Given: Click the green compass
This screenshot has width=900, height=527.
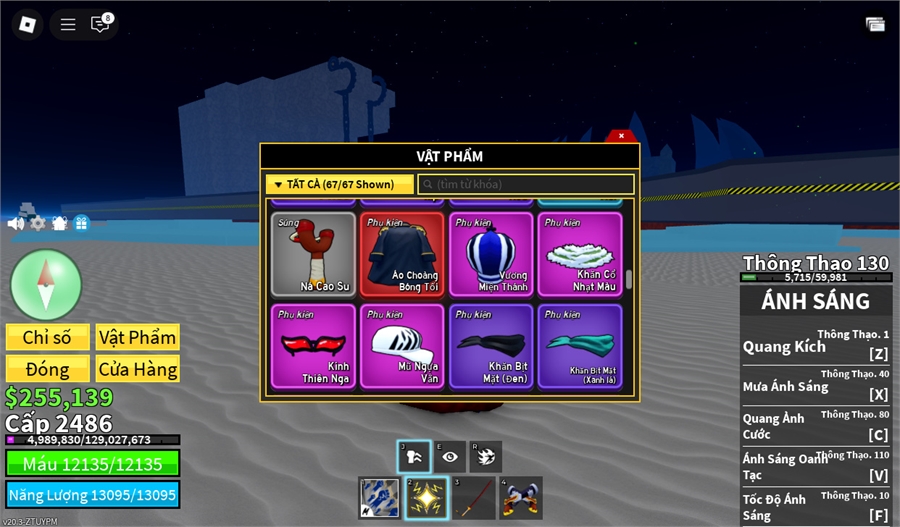Looking at the screenshot, I should [x=46, y=285].
